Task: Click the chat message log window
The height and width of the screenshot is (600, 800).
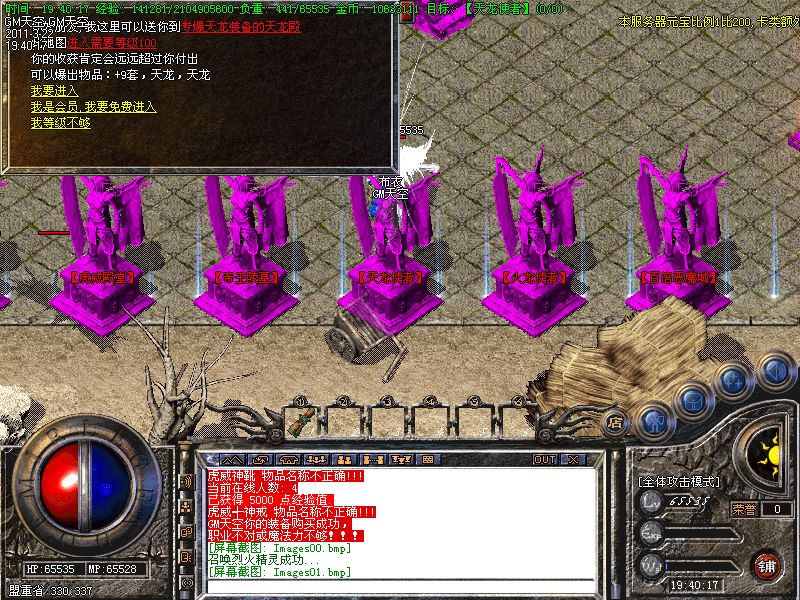Action: [400, 522]
